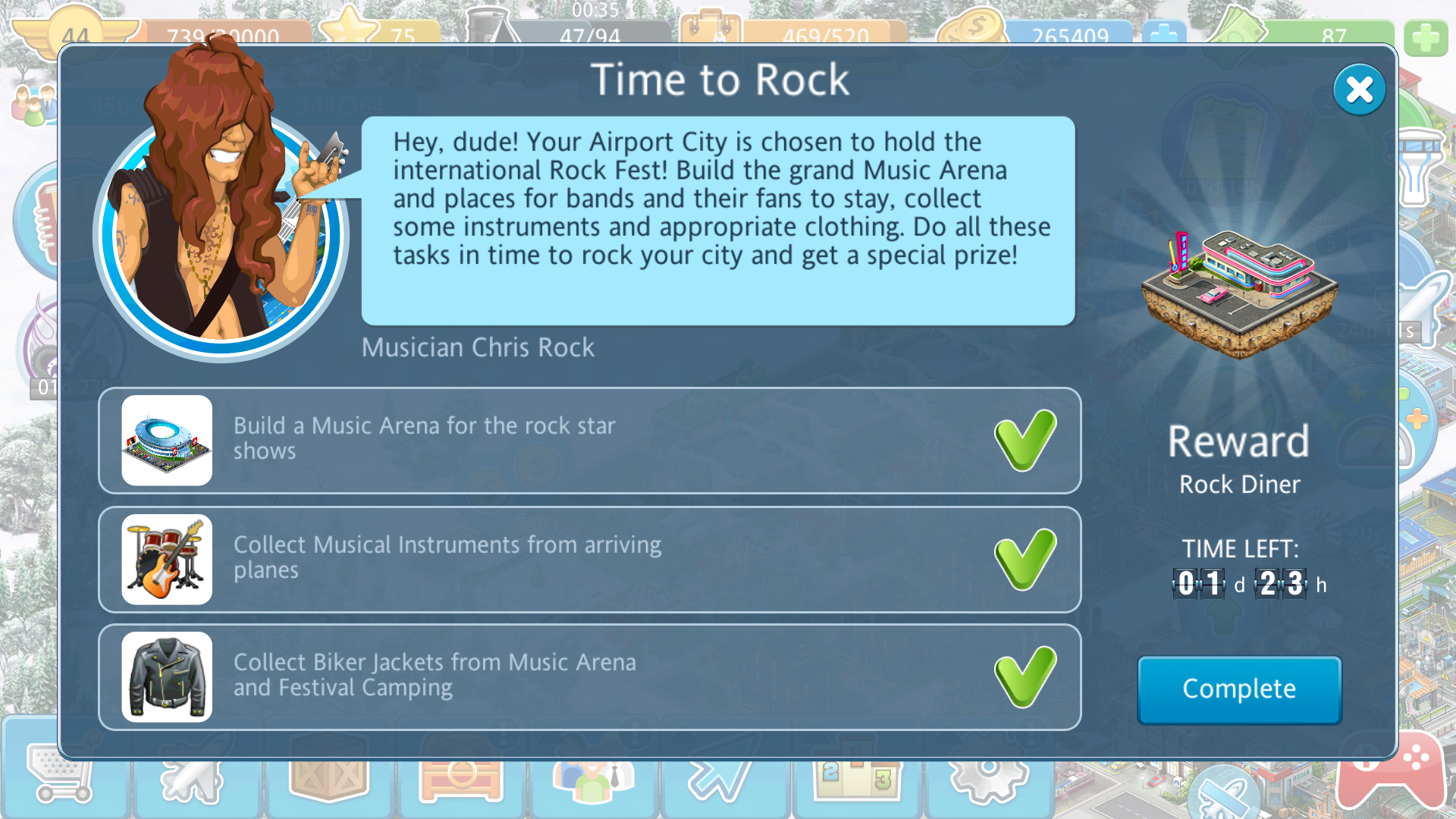Click the Music Arena stadium icon
Viewport: 1456px width, 819px height.
pos(167,440)
